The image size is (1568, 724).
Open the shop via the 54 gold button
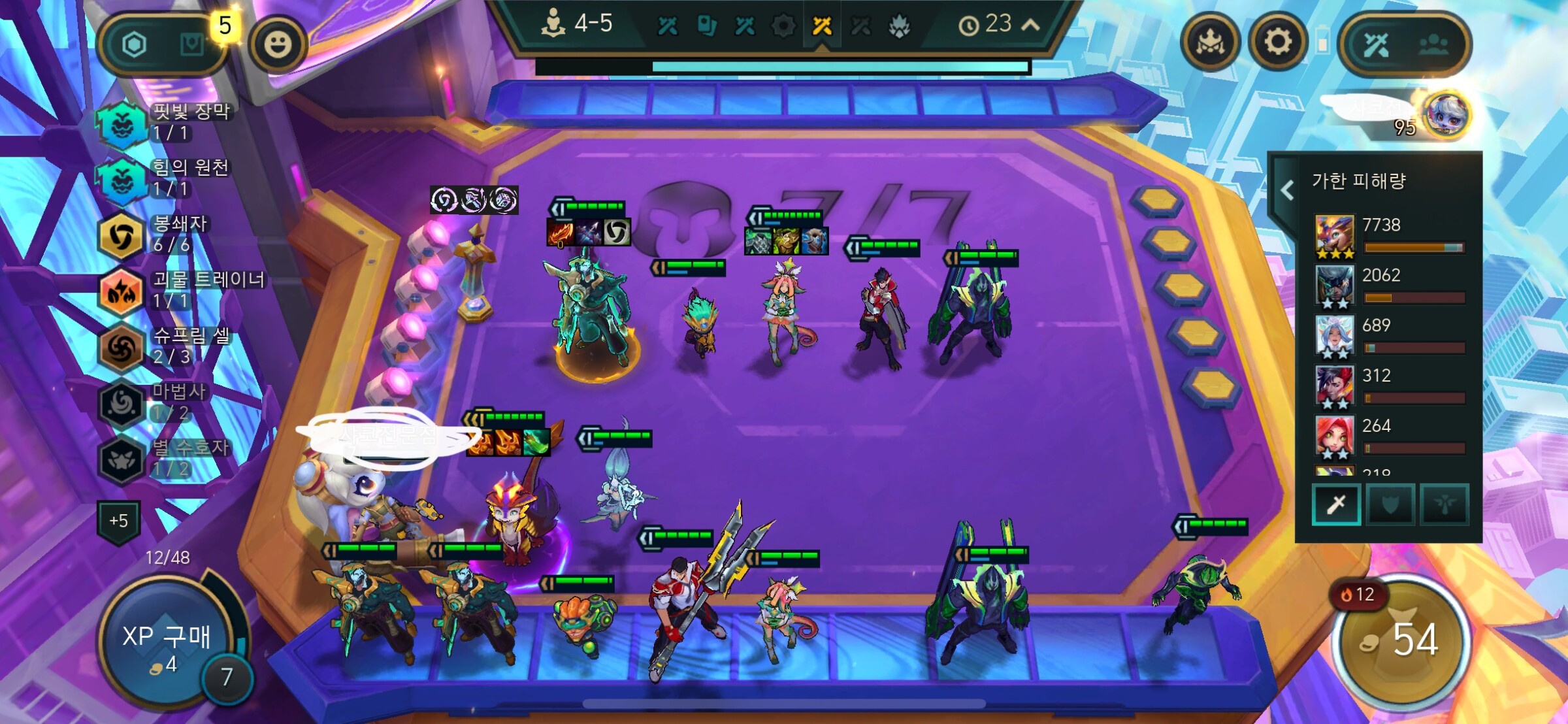(1401, 640)
